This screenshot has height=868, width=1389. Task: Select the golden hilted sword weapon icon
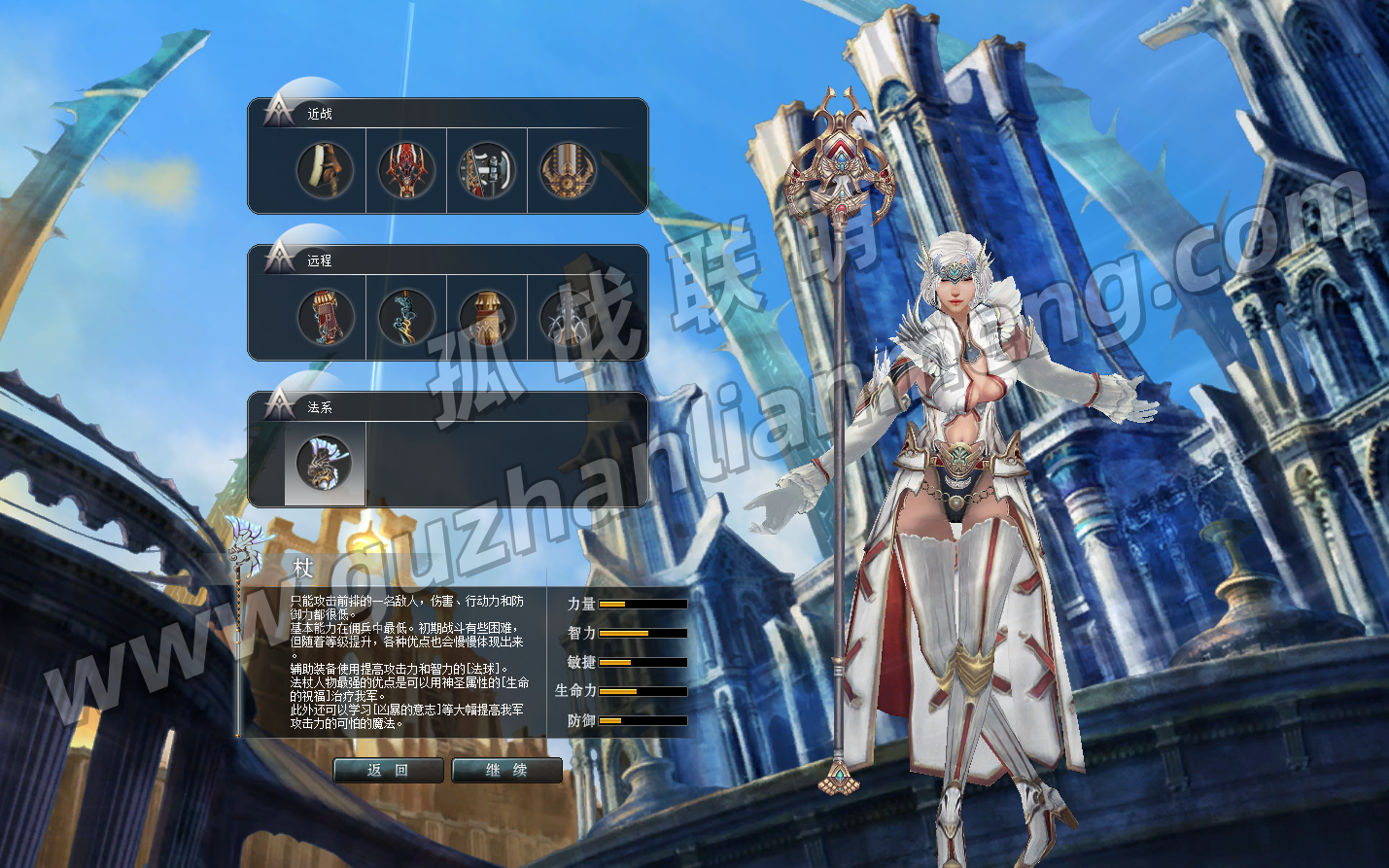[568, 170]
